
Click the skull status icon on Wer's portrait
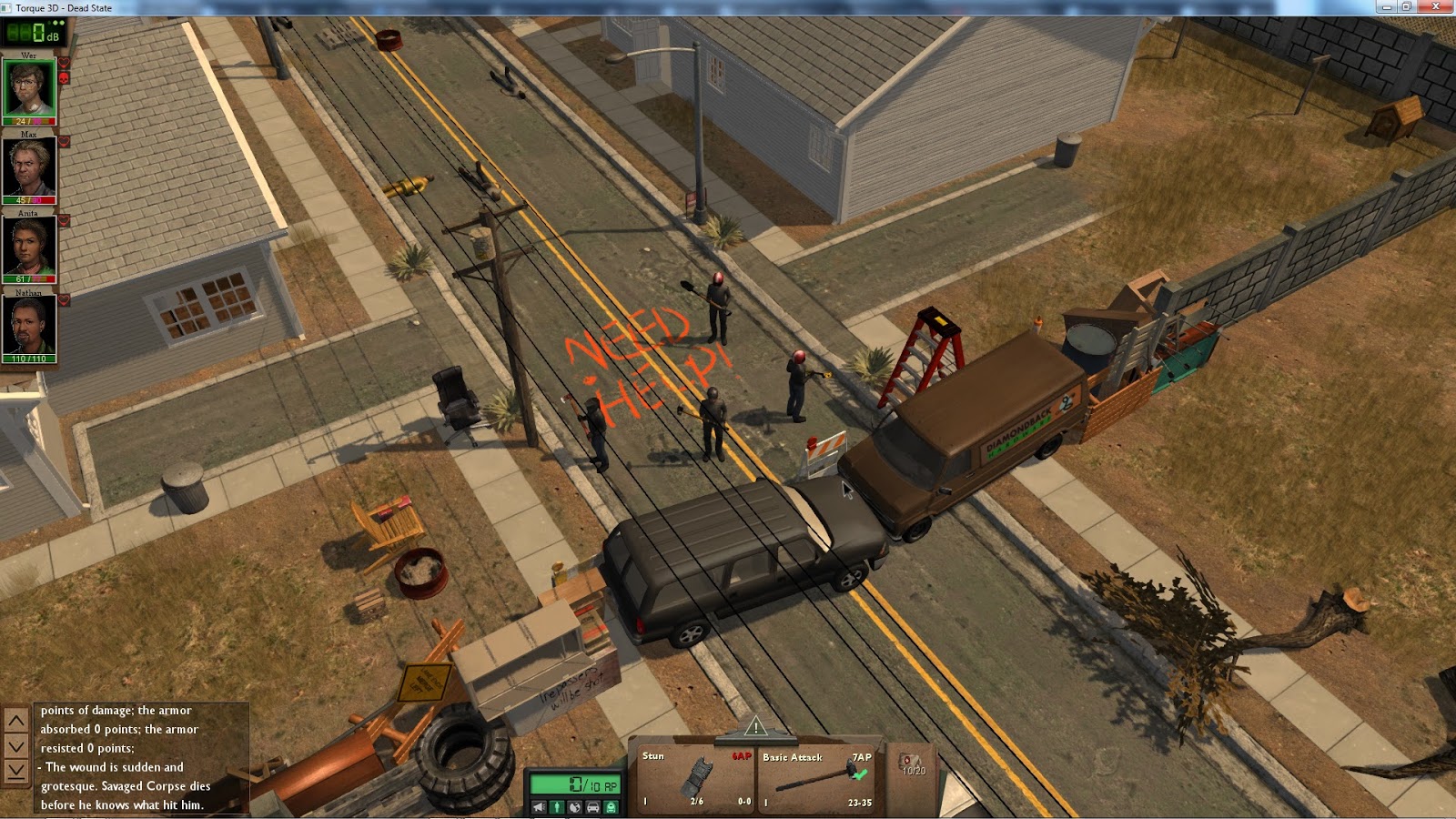(x=64, y=80)
